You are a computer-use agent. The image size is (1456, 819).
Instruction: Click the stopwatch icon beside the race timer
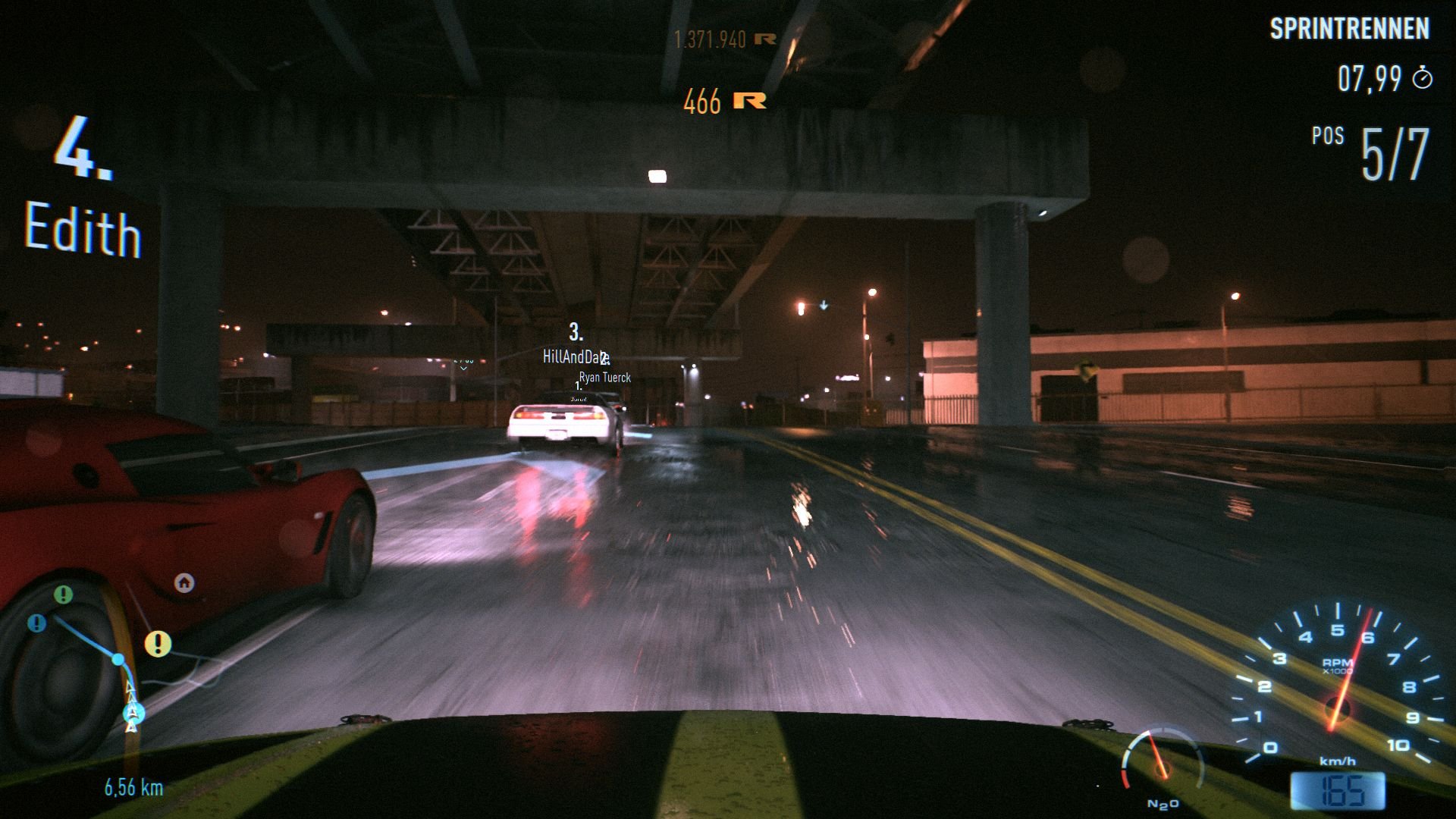[1423, 78]
